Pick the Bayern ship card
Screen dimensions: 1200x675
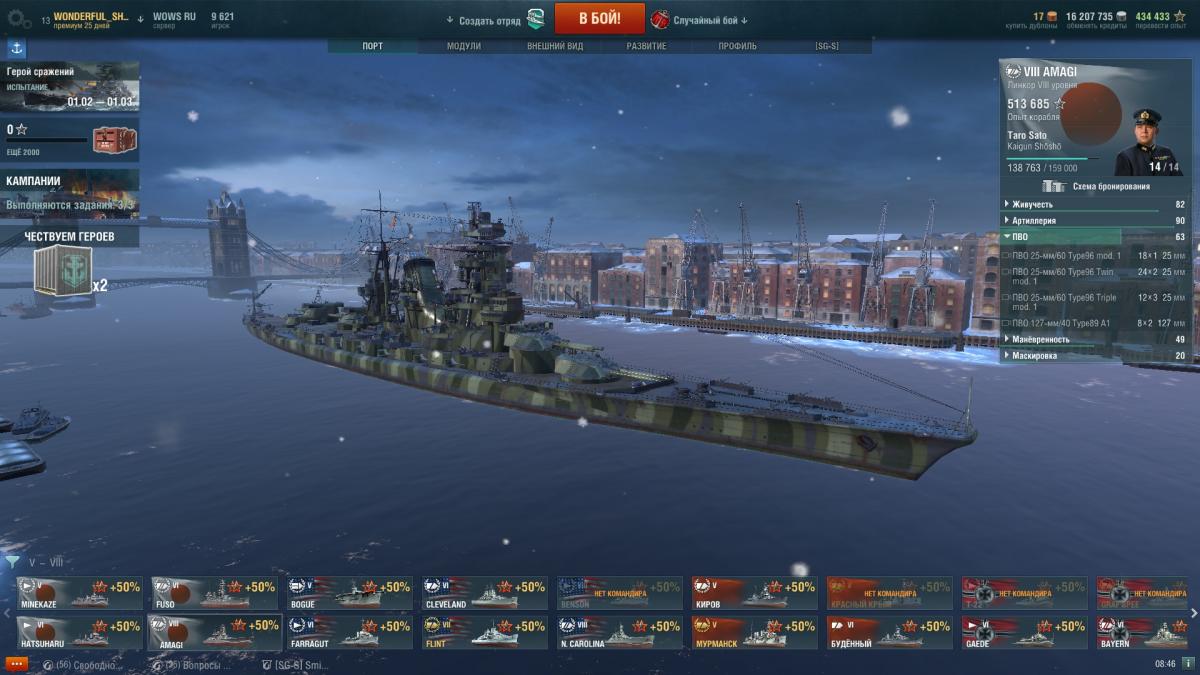coord(1141,633)
